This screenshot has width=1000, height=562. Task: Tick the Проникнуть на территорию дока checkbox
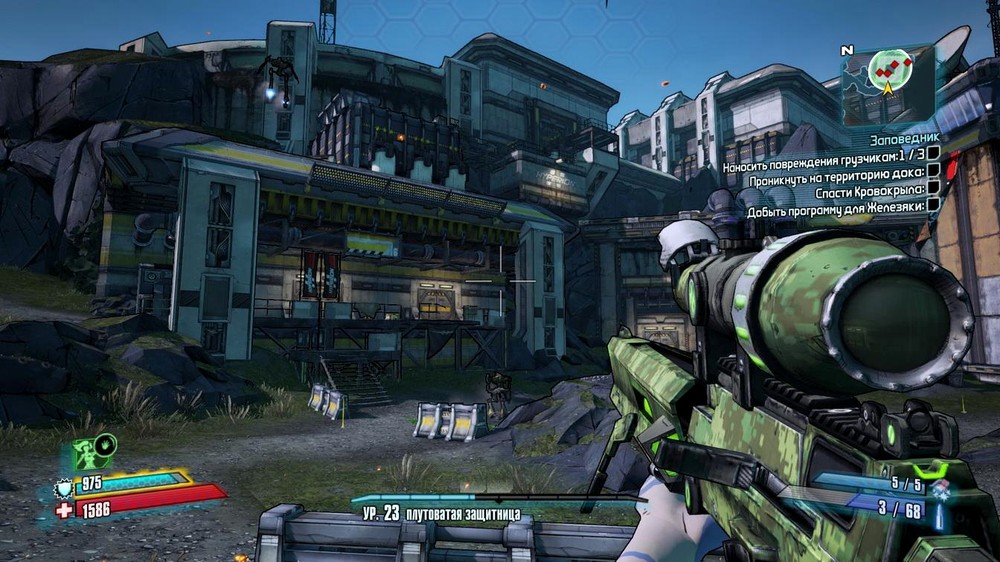pyautogui.click(x=932, y=170)
